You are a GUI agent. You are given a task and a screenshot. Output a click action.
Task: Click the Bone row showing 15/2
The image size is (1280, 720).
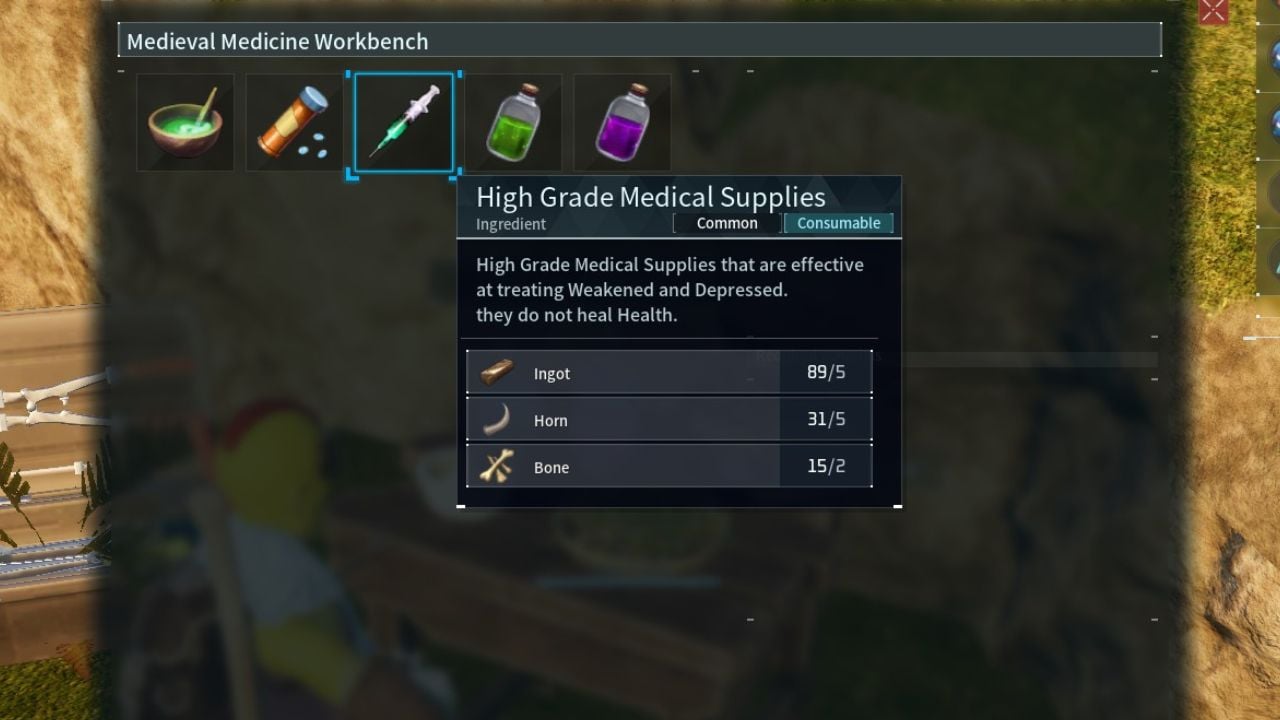pos(670,467)
